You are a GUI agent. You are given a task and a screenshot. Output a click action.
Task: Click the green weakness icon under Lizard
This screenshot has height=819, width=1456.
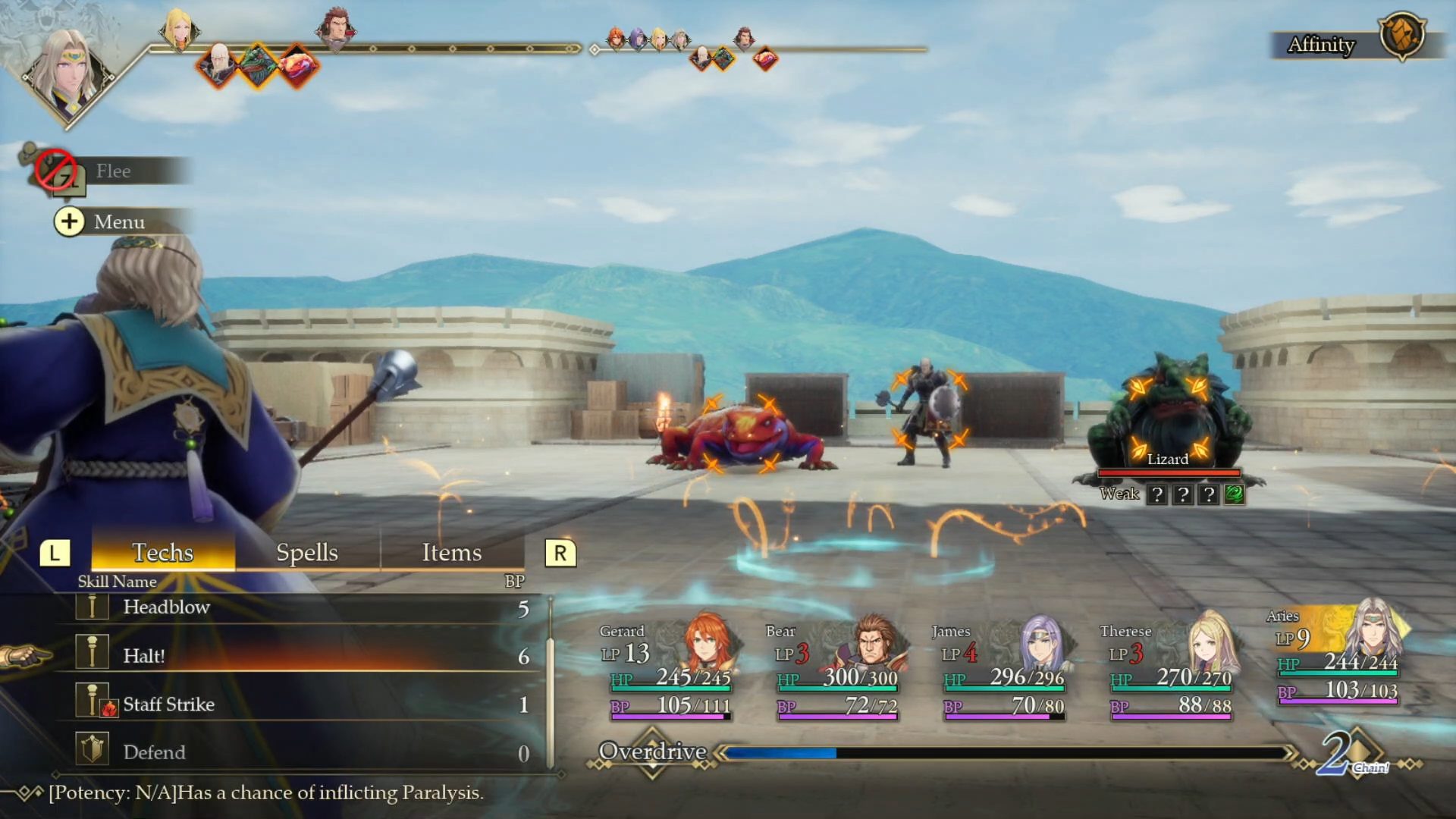coord(1234,494)
